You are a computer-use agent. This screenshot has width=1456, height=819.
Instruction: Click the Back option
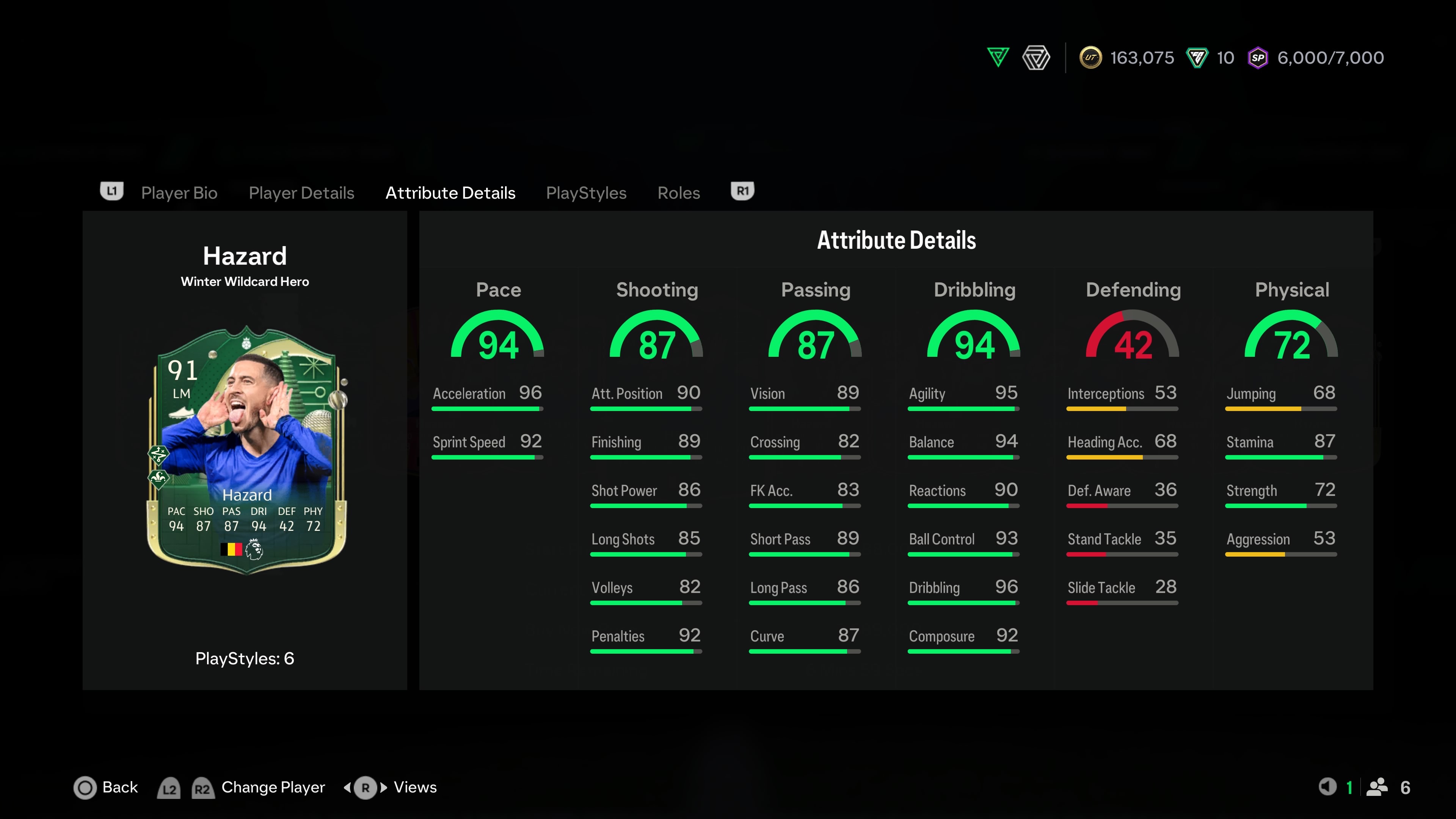coord(106,788)
